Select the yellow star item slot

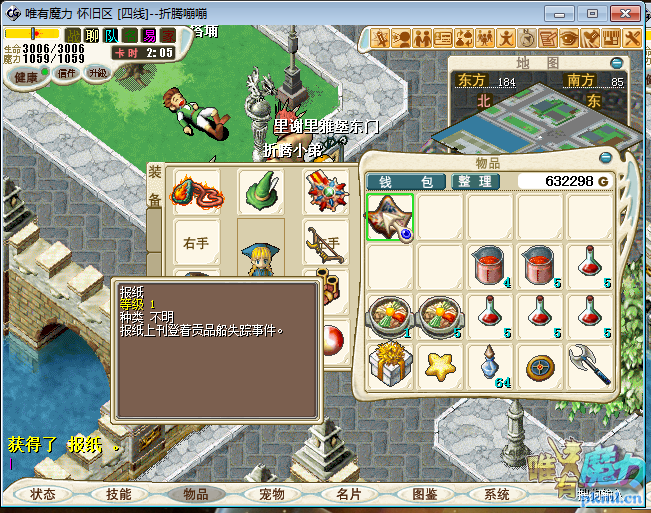(441, 365)
